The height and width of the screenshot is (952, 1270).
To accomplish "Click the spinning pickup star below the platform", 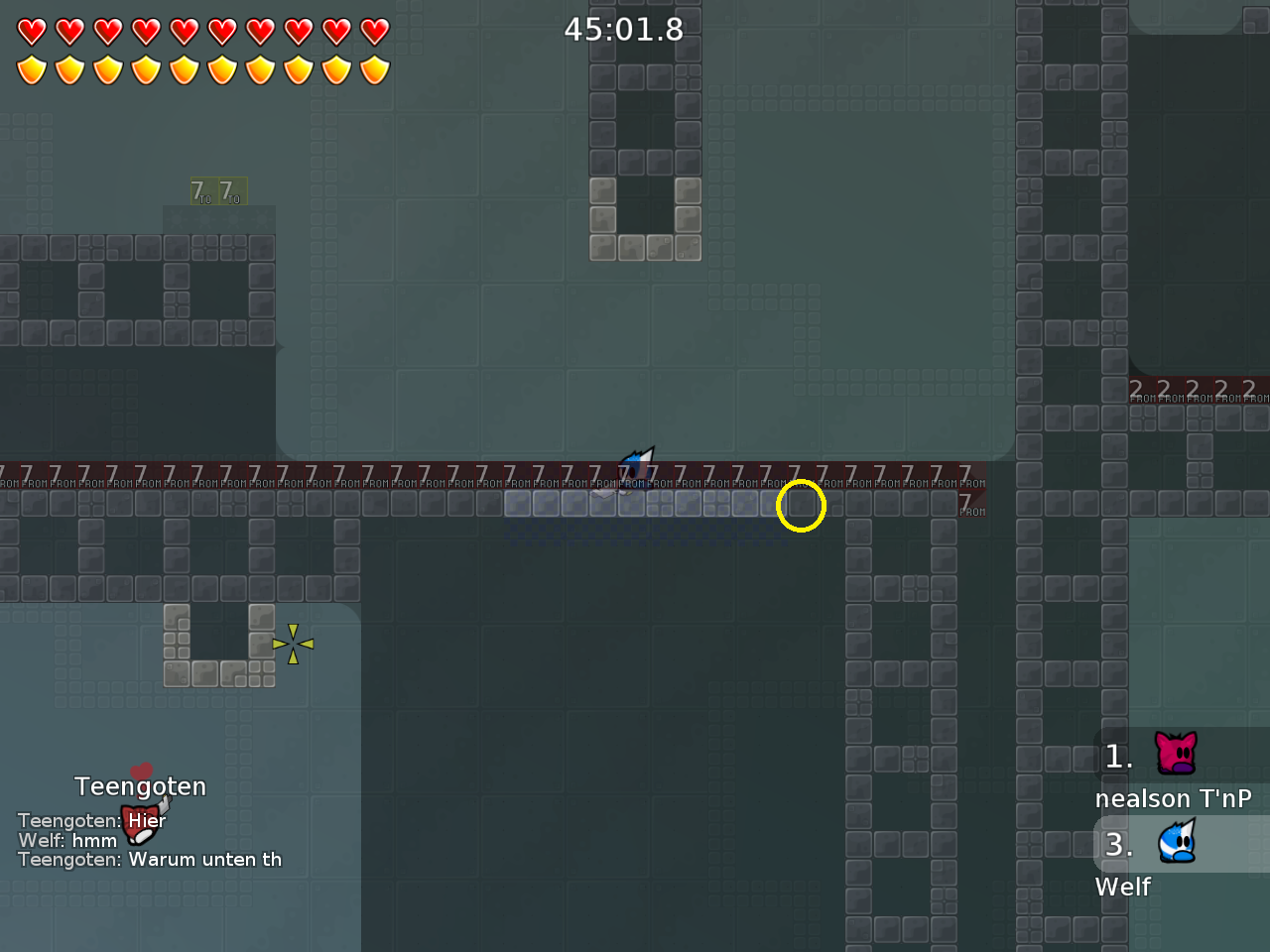I will tap(293, 645).
